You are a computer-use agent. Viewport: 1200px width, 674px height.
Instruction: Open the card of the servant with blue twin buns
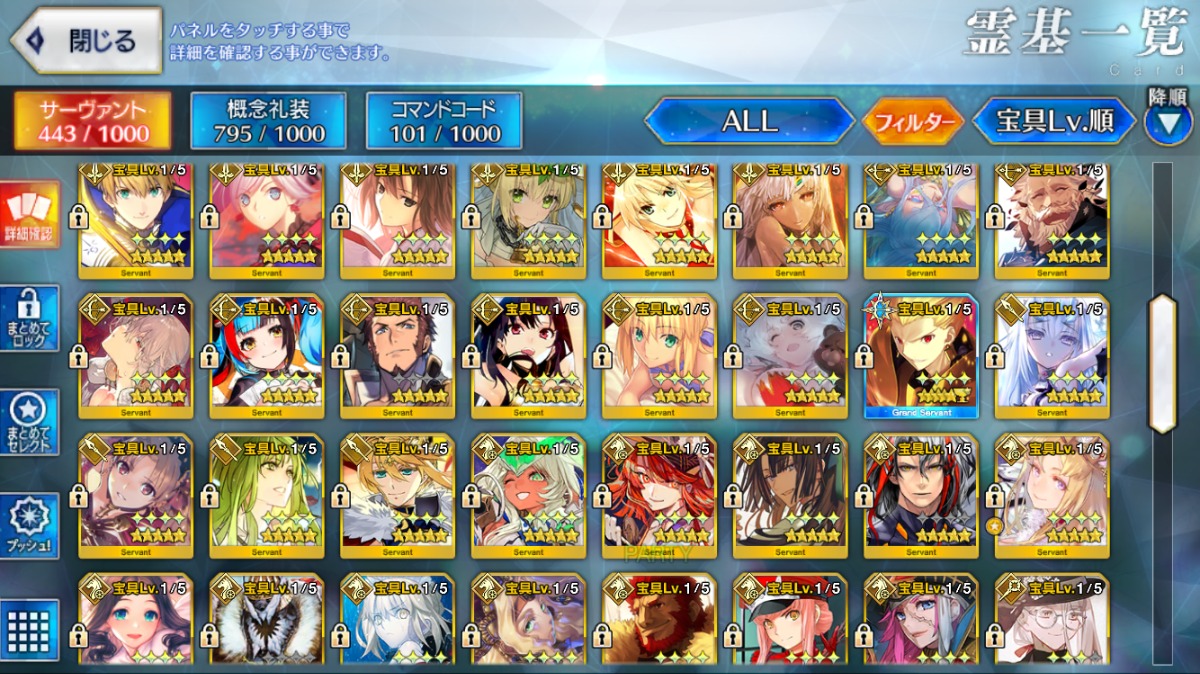[x=267, y=357]
